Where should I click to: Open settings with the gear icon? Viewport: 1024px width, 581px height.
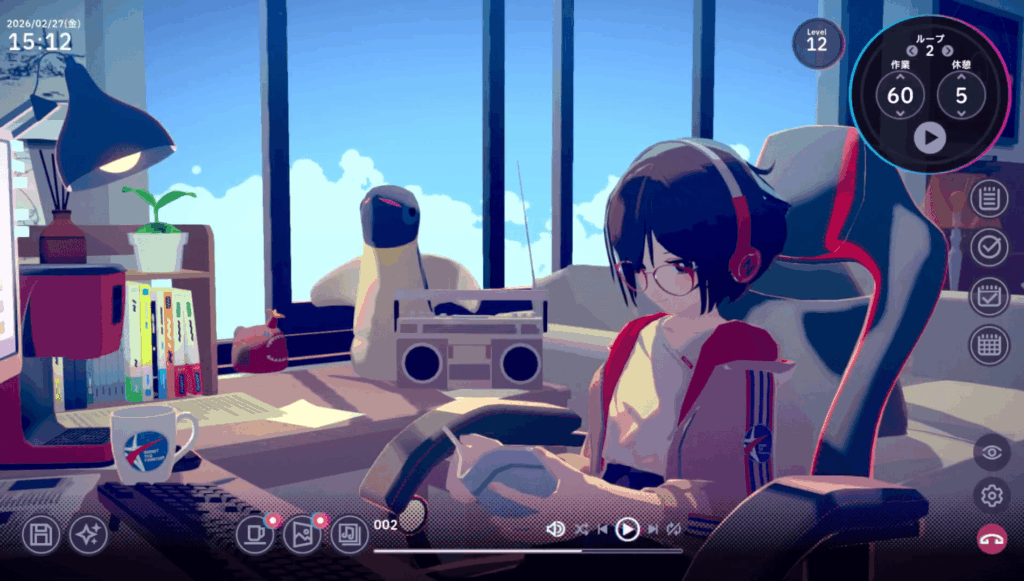pos(992,495)
